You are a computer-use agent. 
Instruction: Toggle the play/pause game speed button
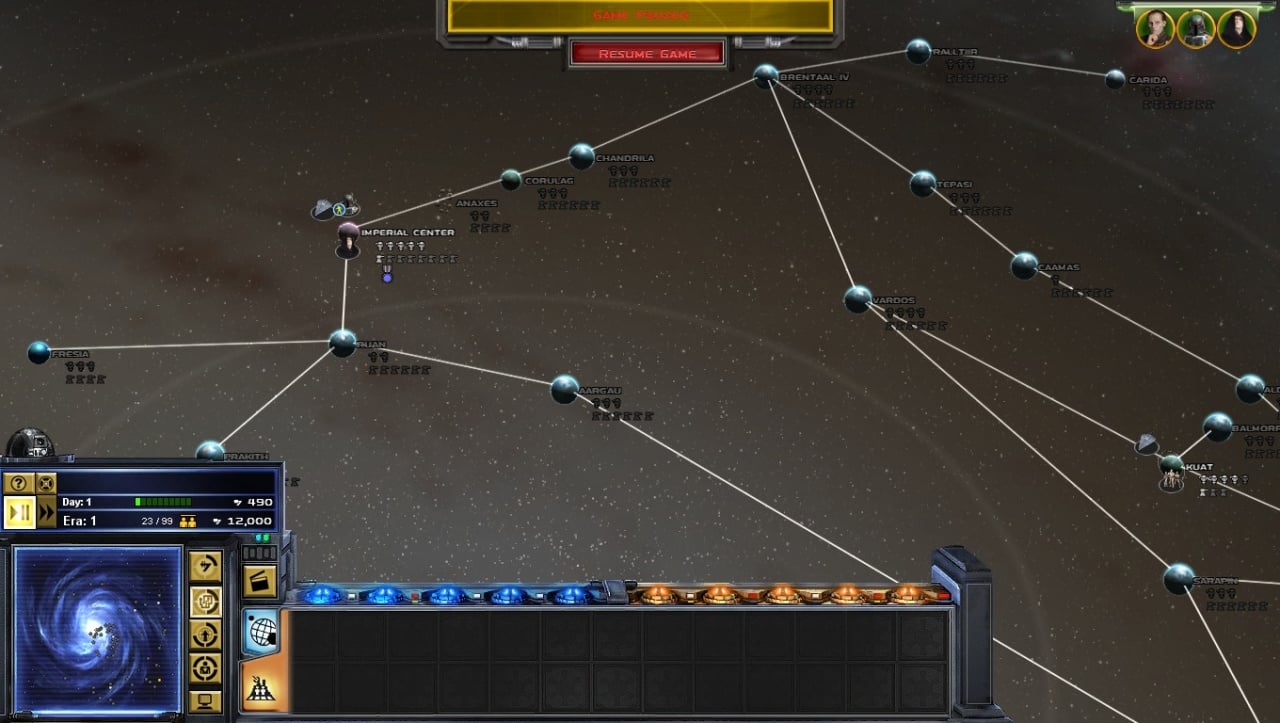pos(19,513)
